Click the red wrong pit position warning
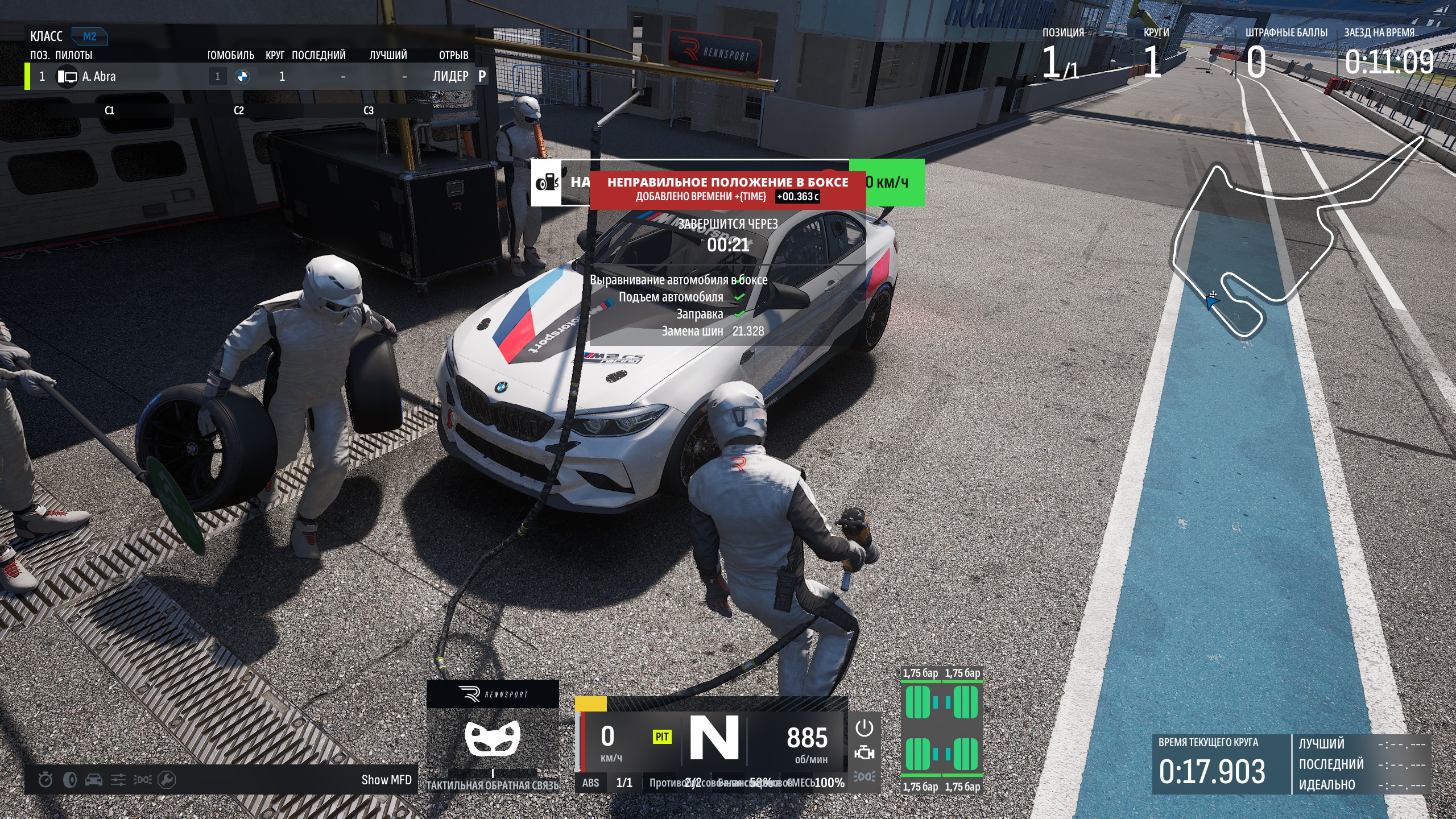 click(727, 189)
